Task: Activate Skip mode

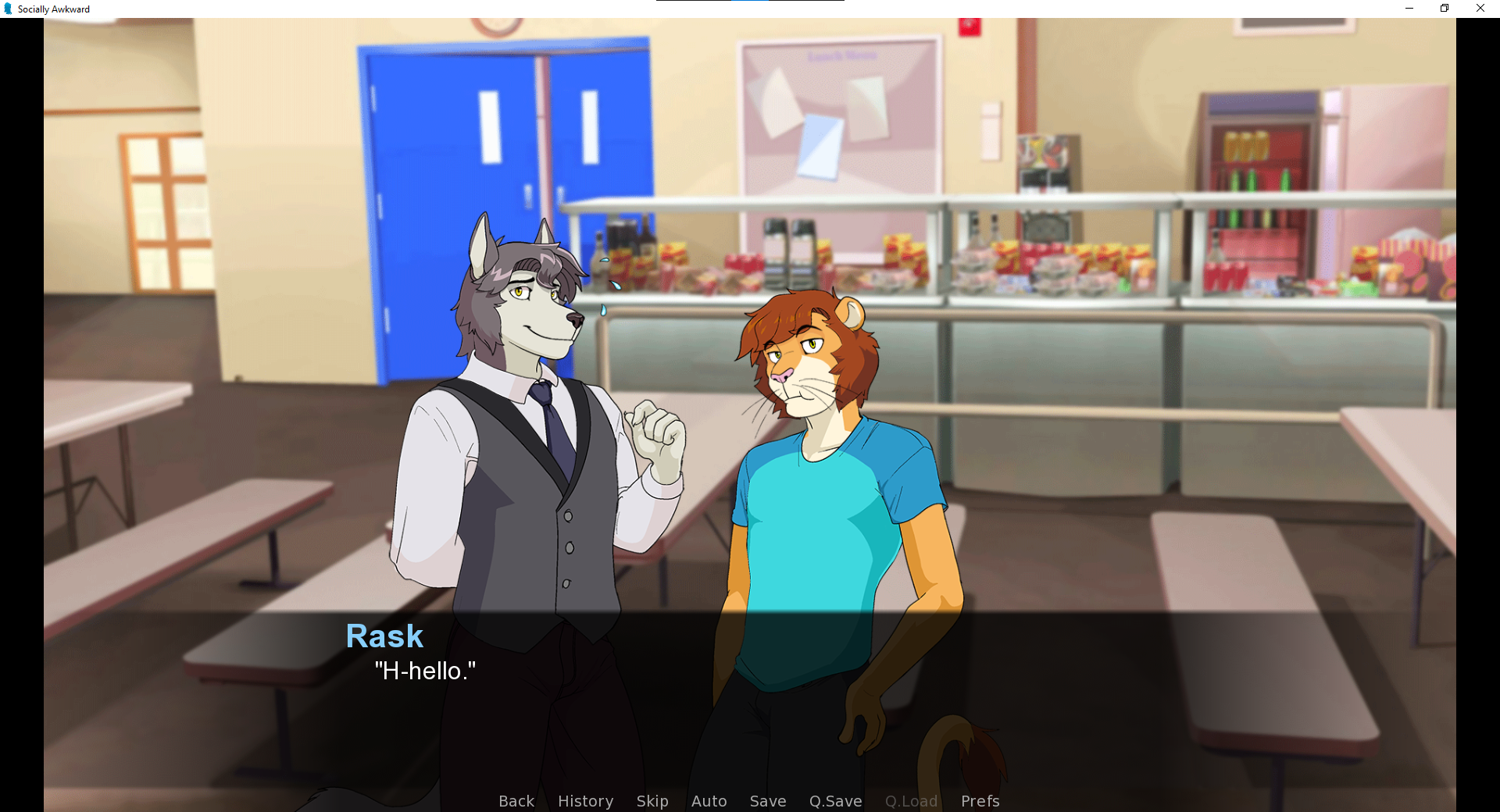Action: [652, 801]
